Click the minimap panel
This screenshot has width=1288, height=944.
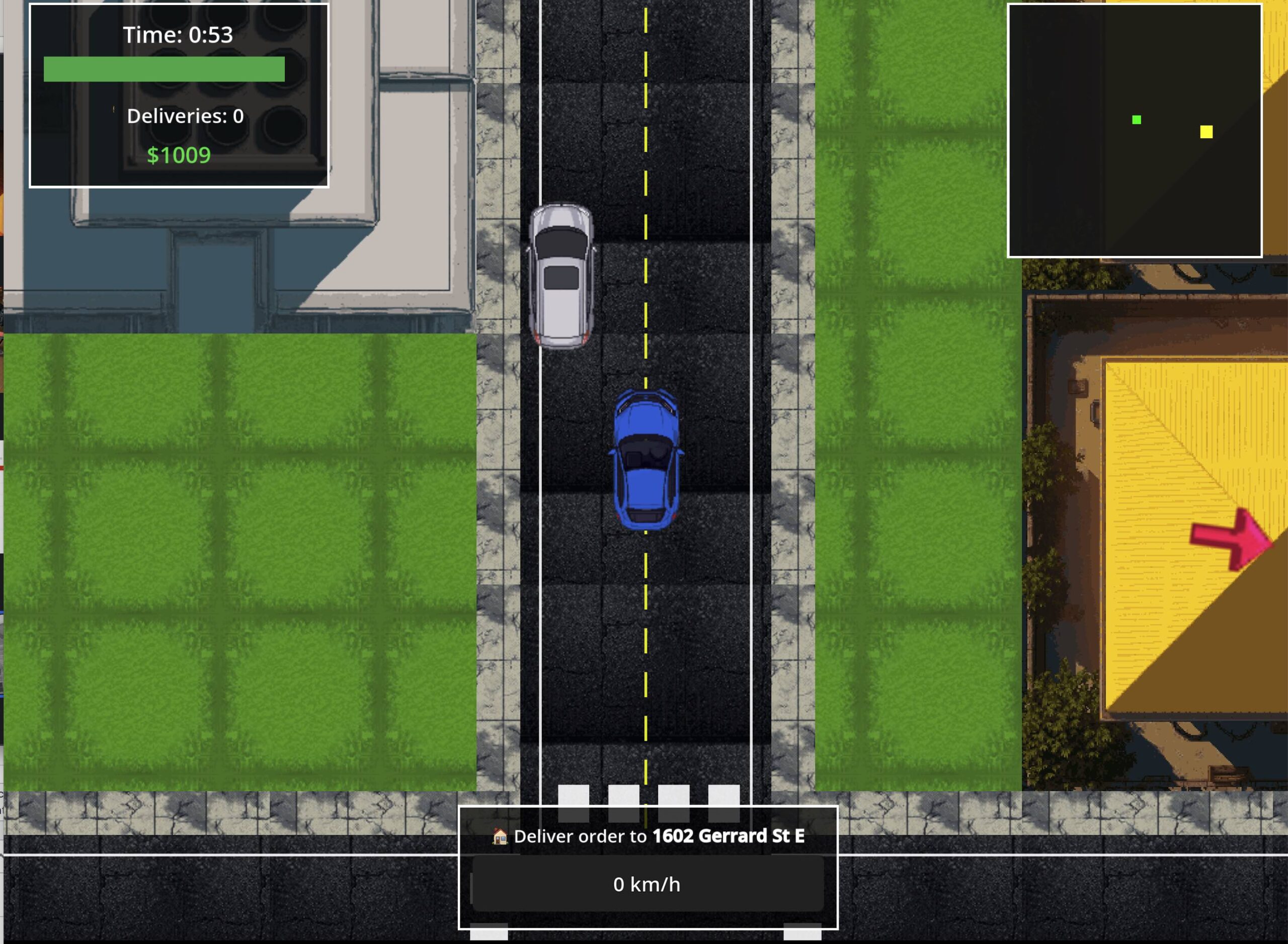click(x=1134, y=131)
